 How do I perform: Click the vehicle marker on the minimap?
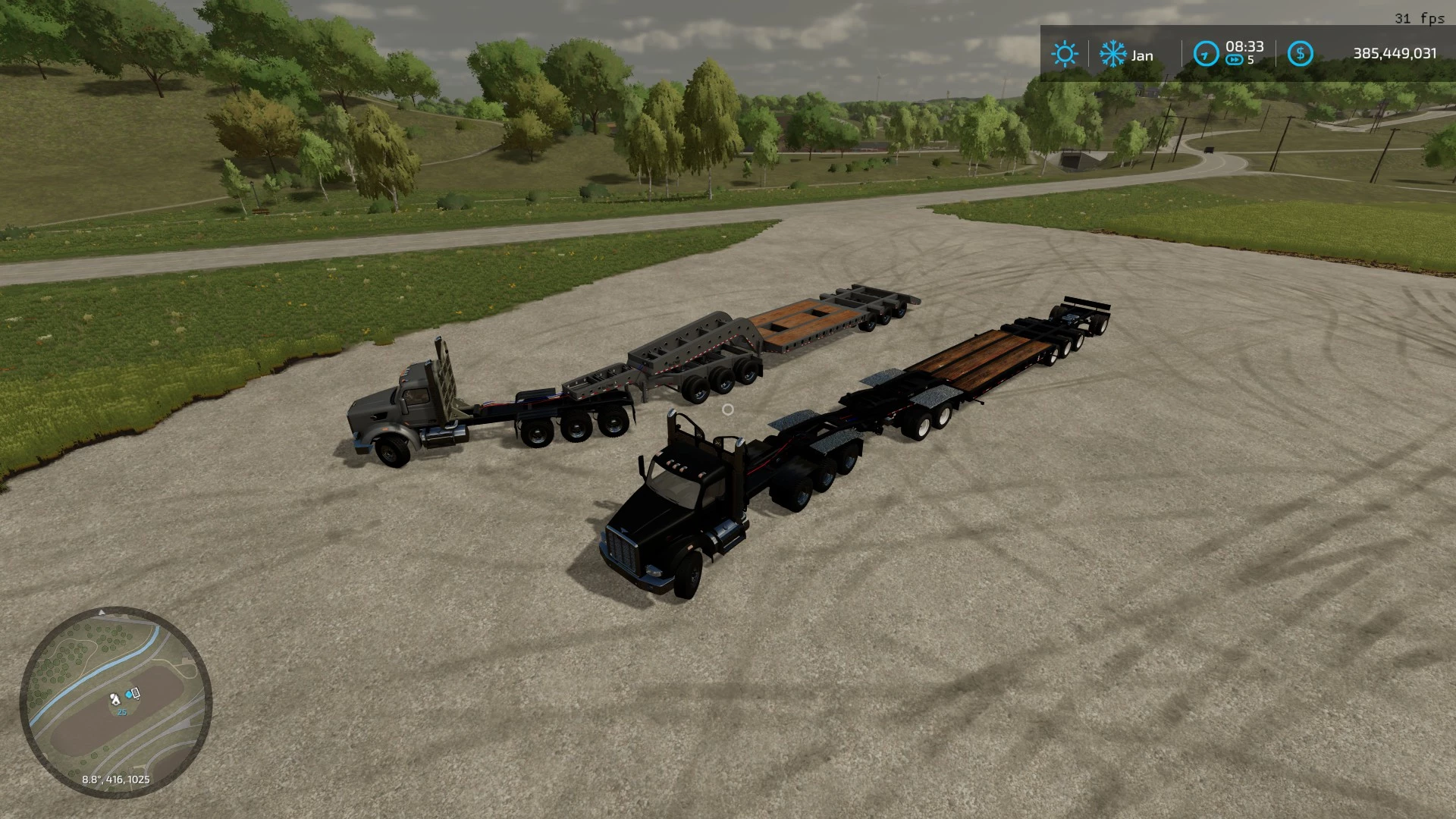point(136,694)
